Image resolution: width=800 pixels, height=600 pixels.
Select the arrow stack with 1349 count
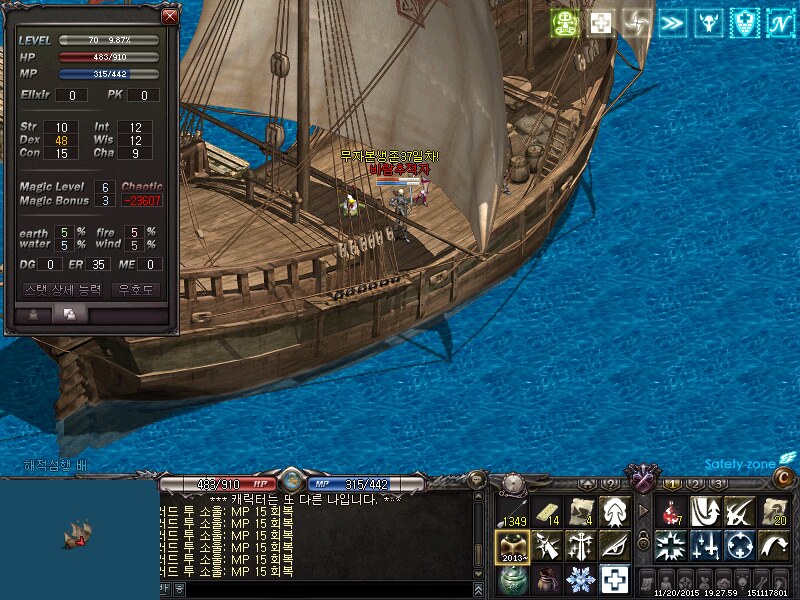tap(513, 512)
